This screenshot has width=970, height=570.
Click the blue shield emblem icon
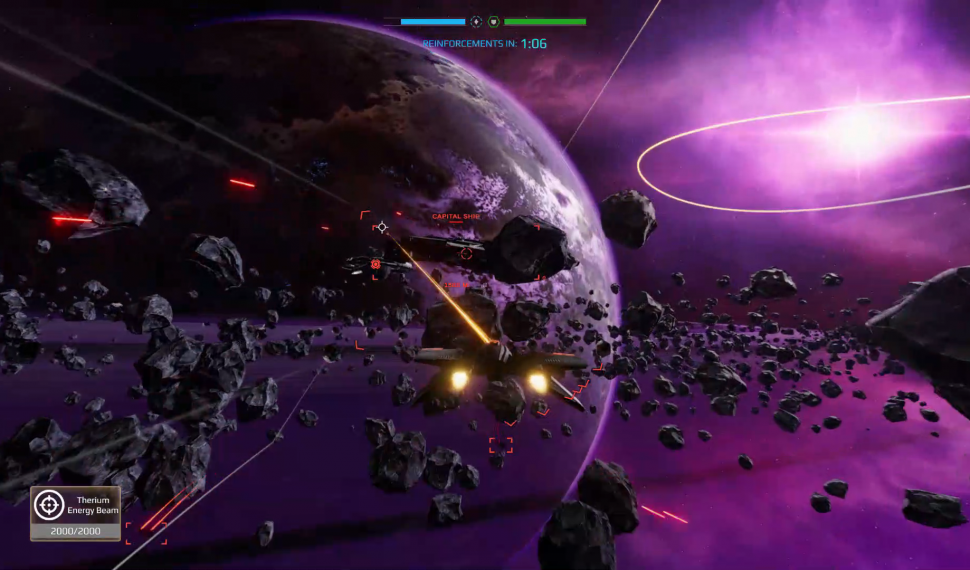coord(476,21)
